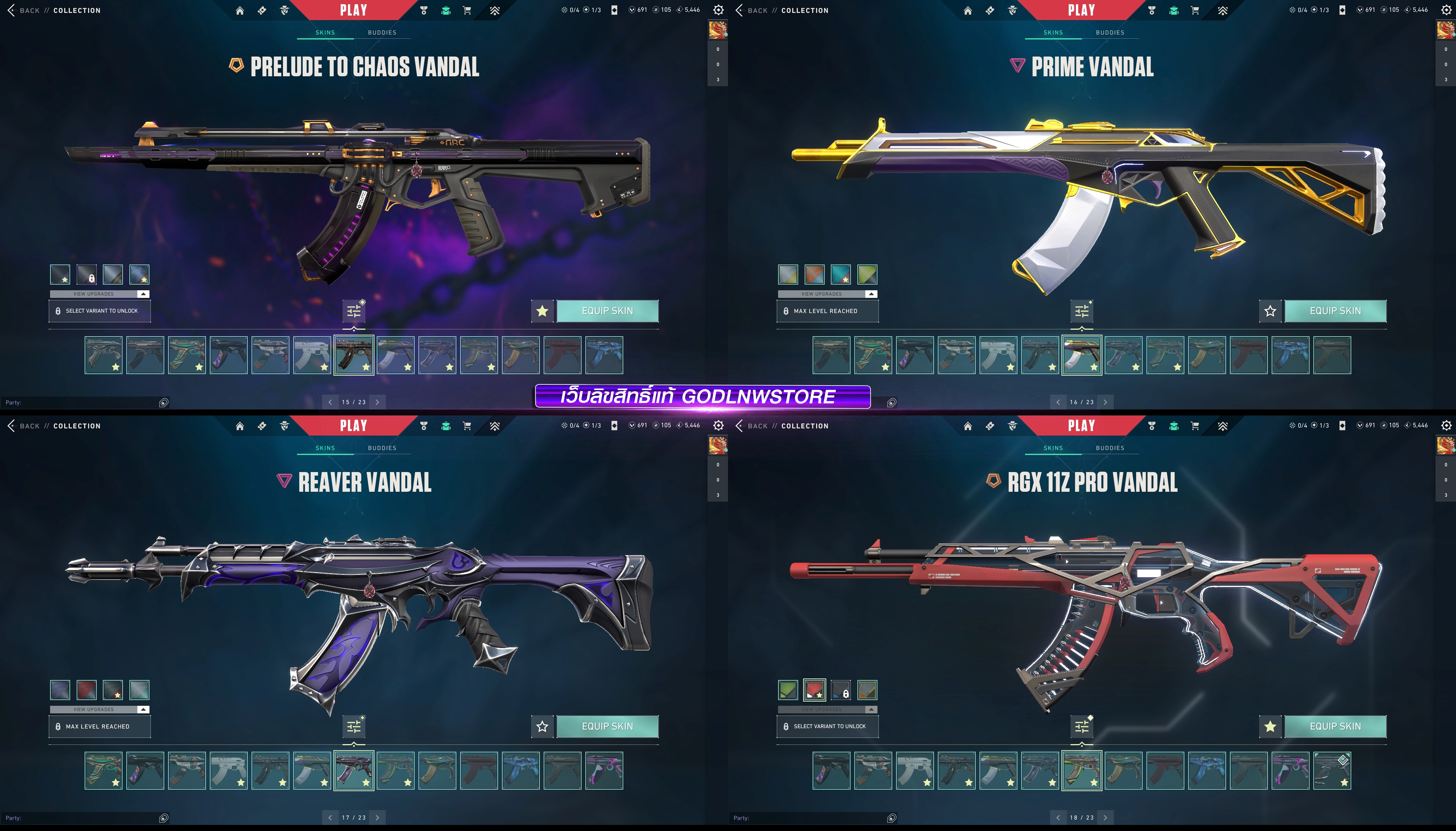Image resolution: width=1456 pixels, height=831 pixels.
Task: Advance to next skin from page 16 / 23
Action: coord(1105,402)
